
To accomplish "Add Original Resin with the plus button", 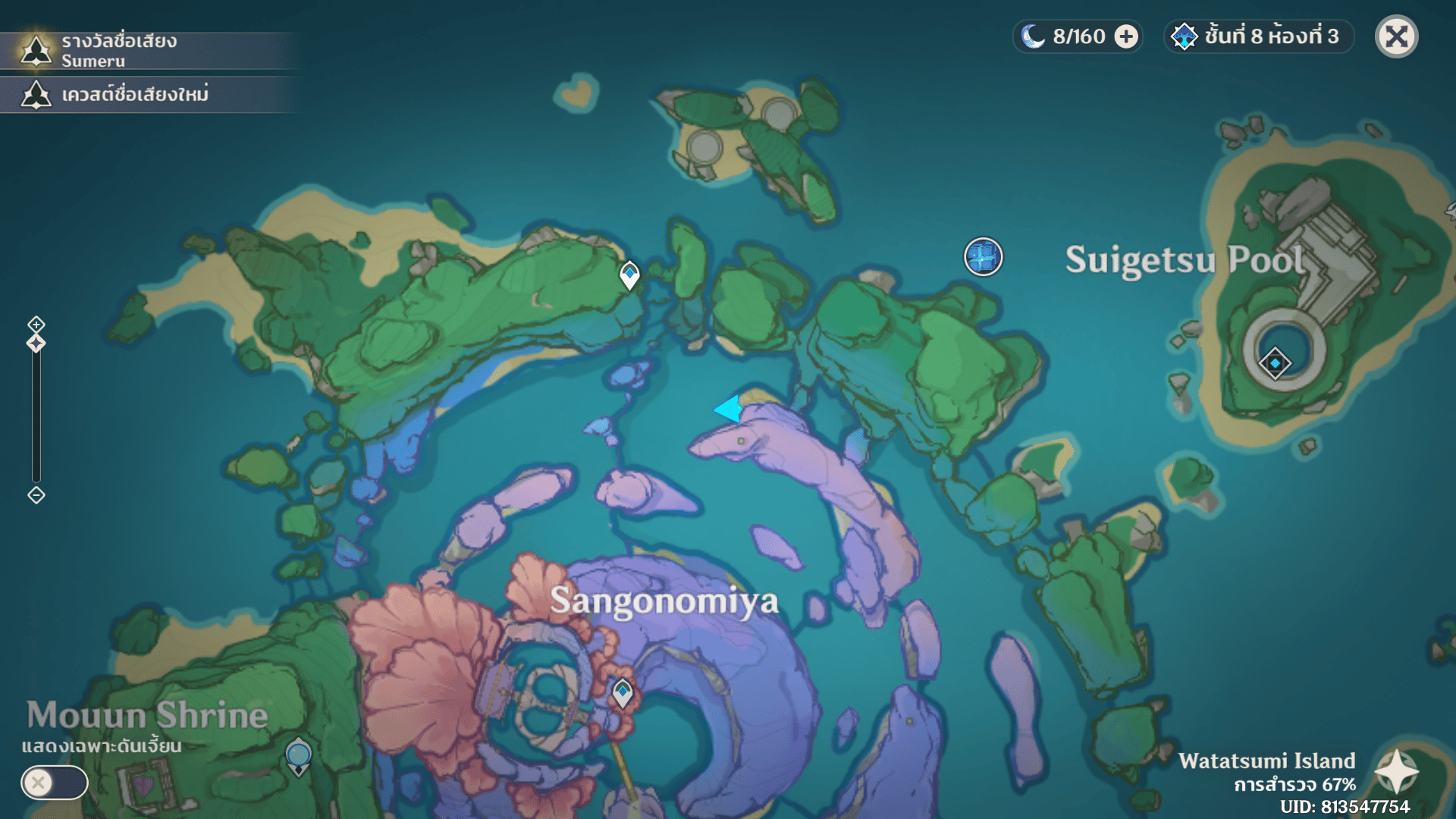I will click(1126, 36).
